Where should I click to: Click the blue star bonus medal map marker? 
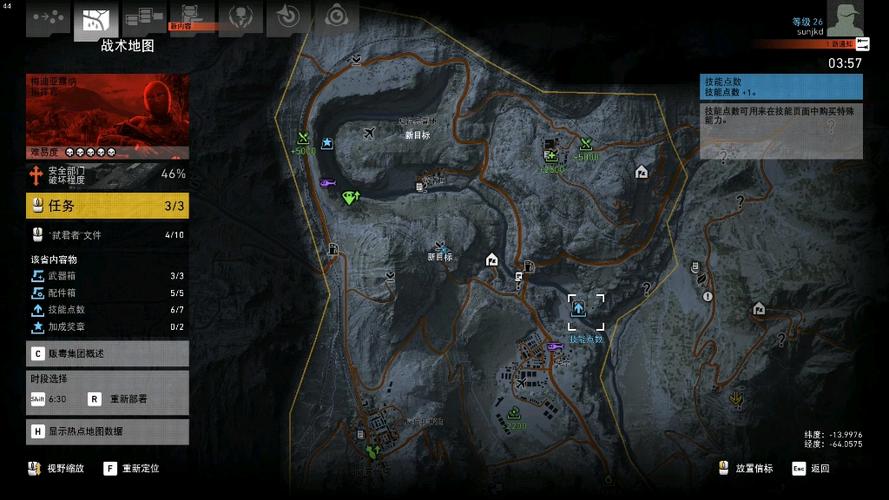(x=327, y=143)
